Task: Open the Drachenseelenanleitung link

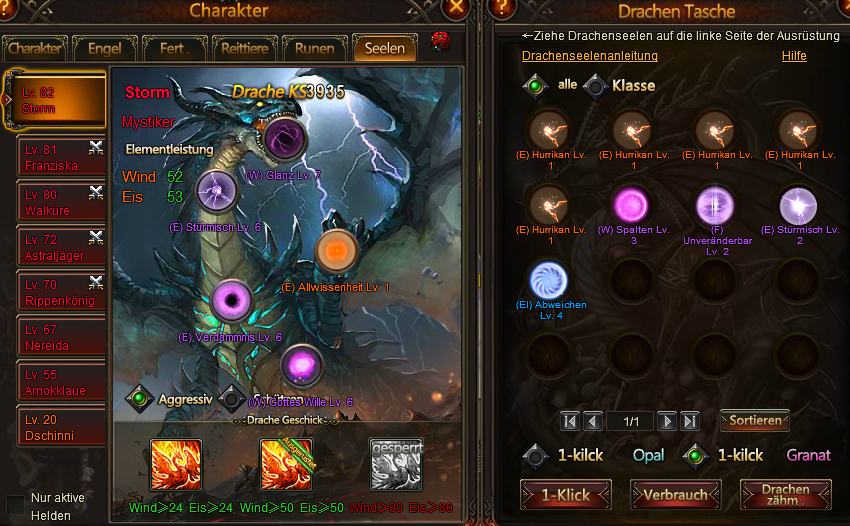Action: pos(590,56)
